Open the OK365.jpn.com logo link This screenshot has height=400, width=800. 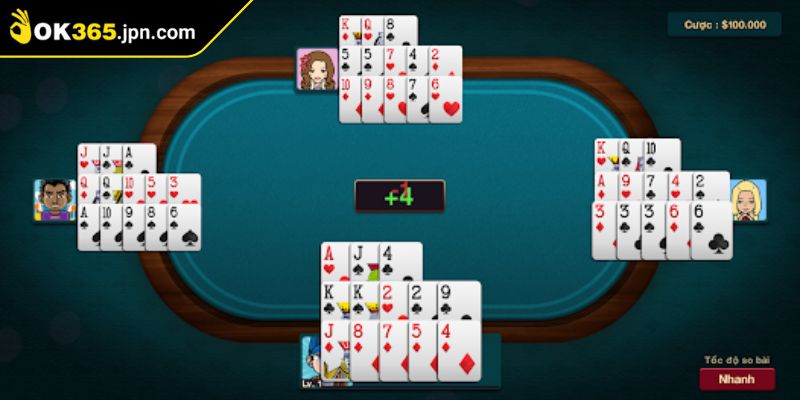point(105,31)
